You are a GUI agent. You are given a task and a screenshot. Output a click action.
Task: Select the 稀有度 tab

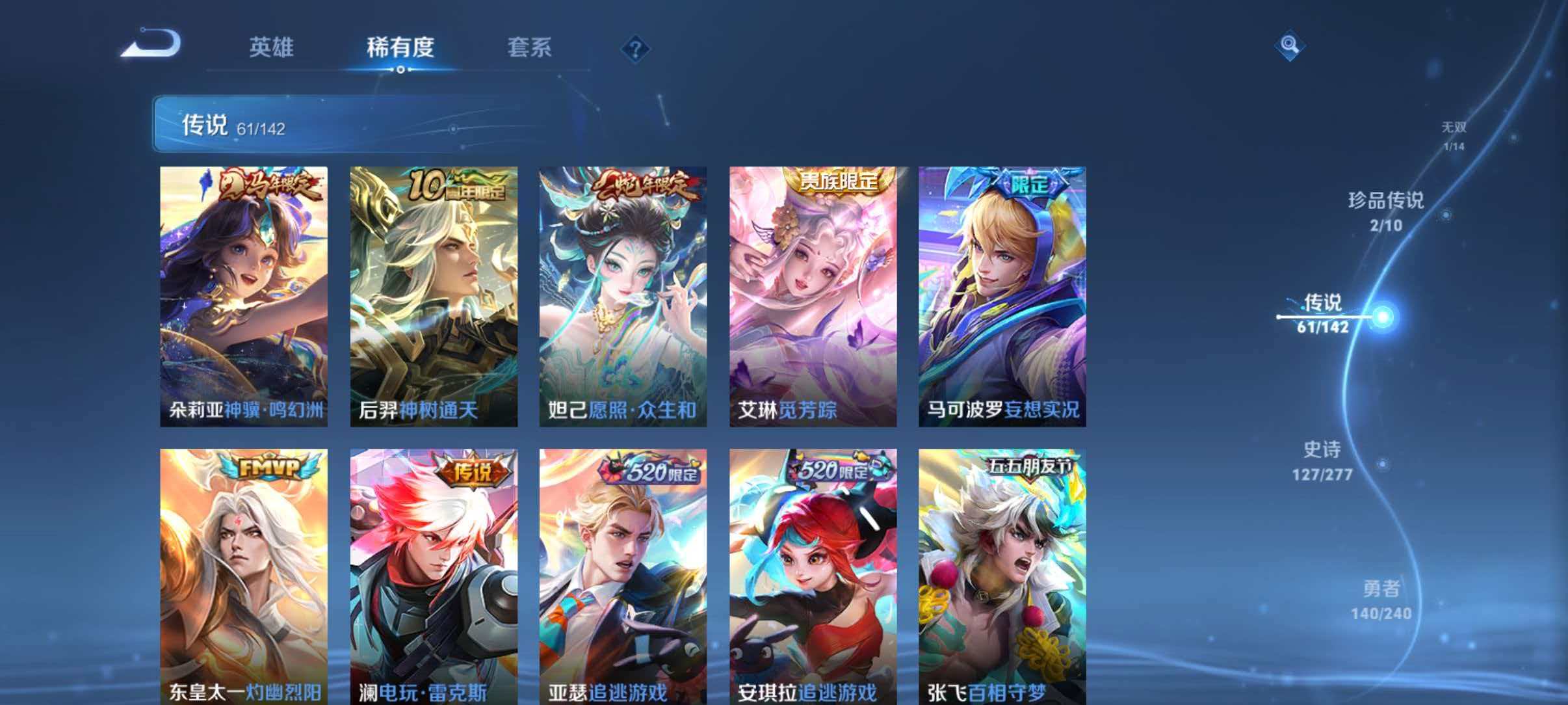pyautogui.click(x=400, y=48)
